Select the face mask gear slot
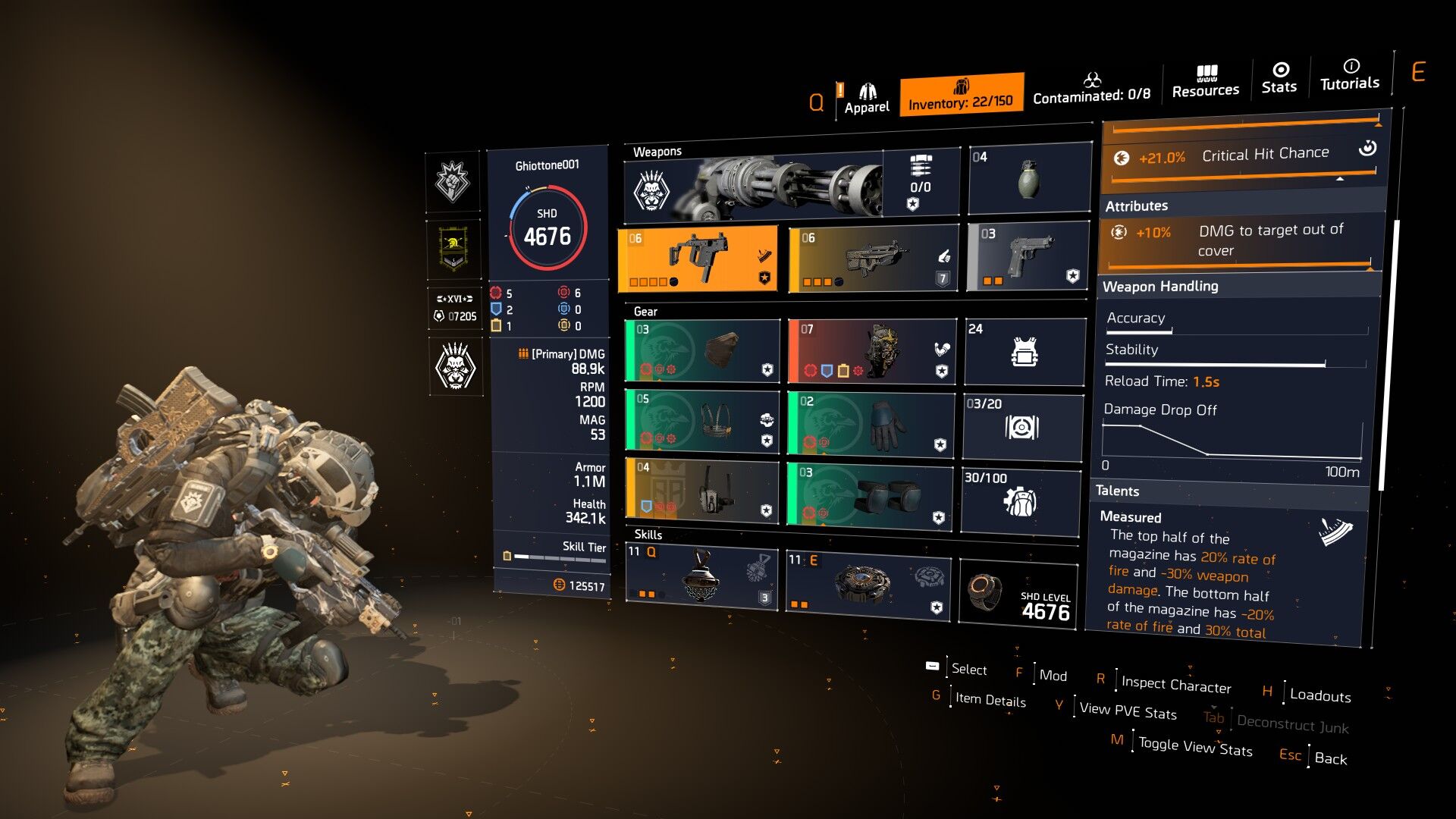The width and height of the screenshot is (1456, 819). 702,350
